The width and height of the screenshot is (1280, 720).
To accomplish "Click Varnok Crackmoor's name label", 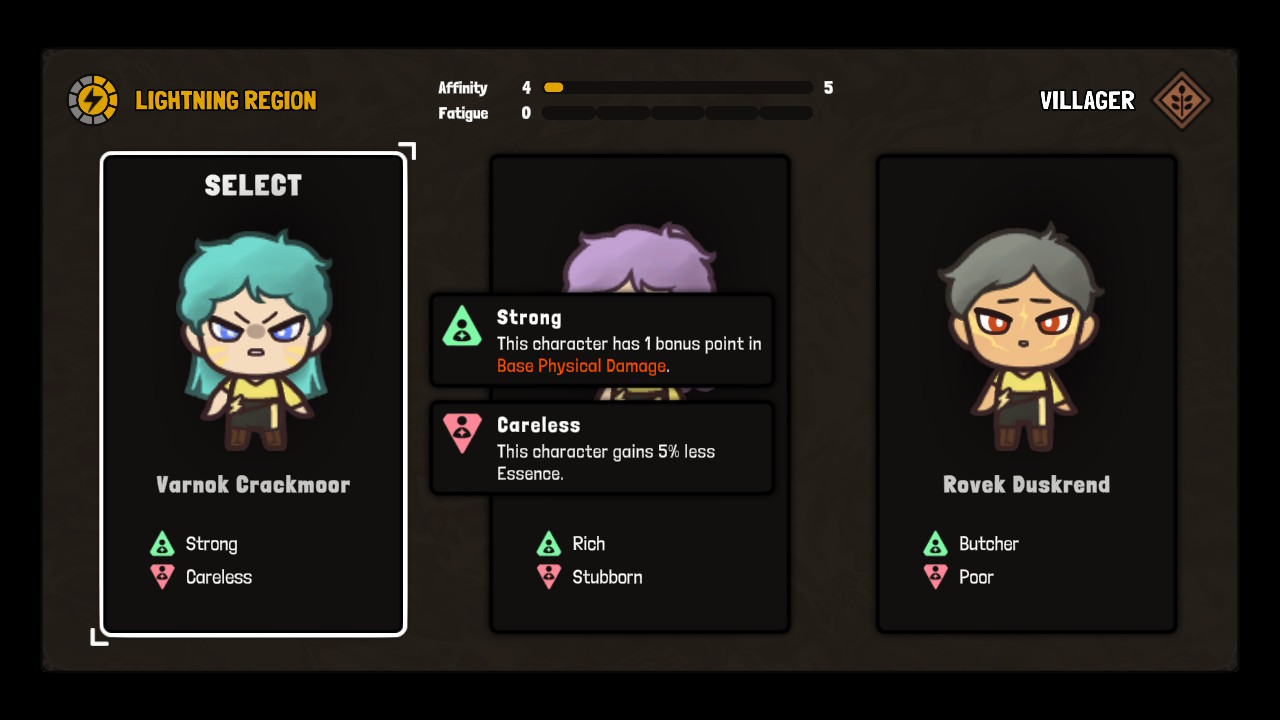I will [252, 485].
